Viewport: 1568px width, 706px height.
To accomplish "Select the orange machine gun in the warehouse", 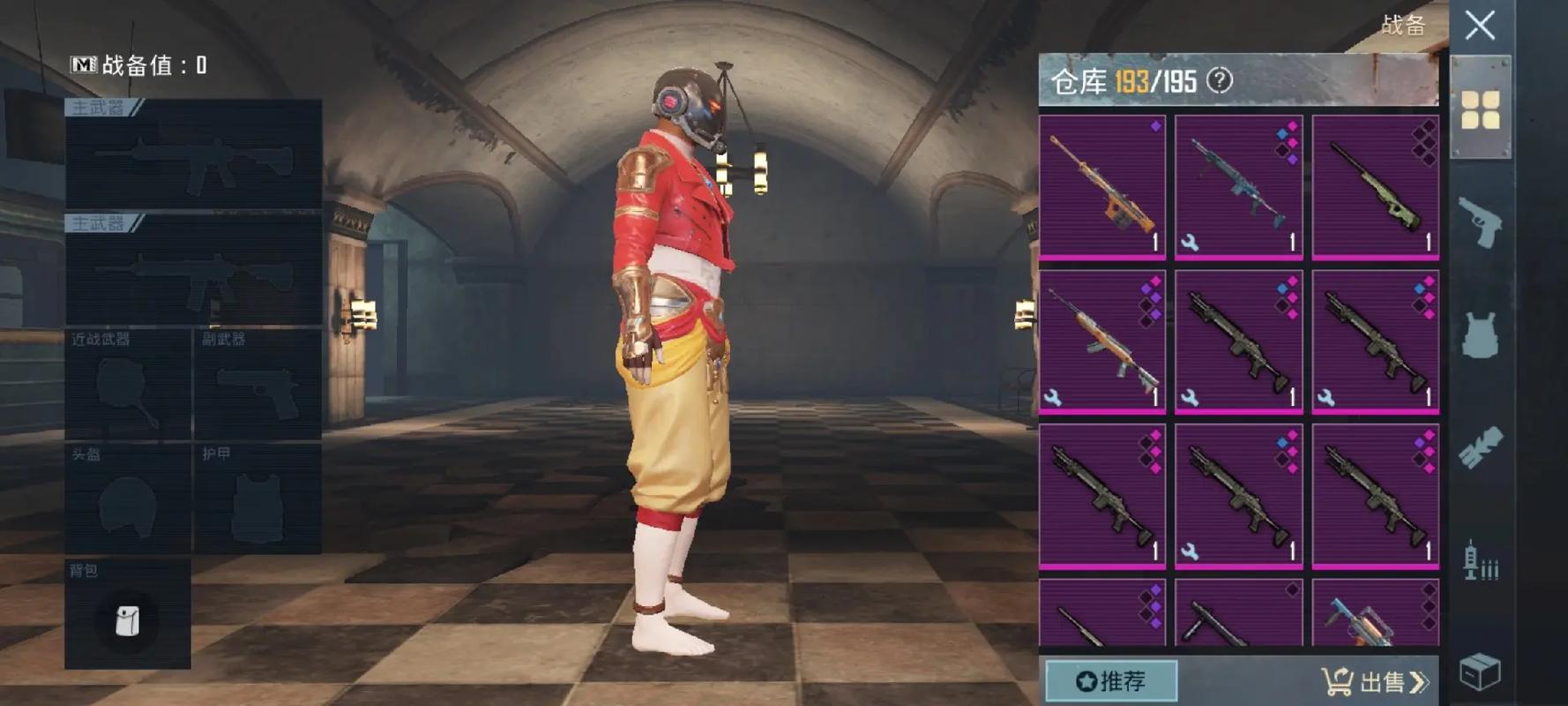I will (x=1102, y=187).
